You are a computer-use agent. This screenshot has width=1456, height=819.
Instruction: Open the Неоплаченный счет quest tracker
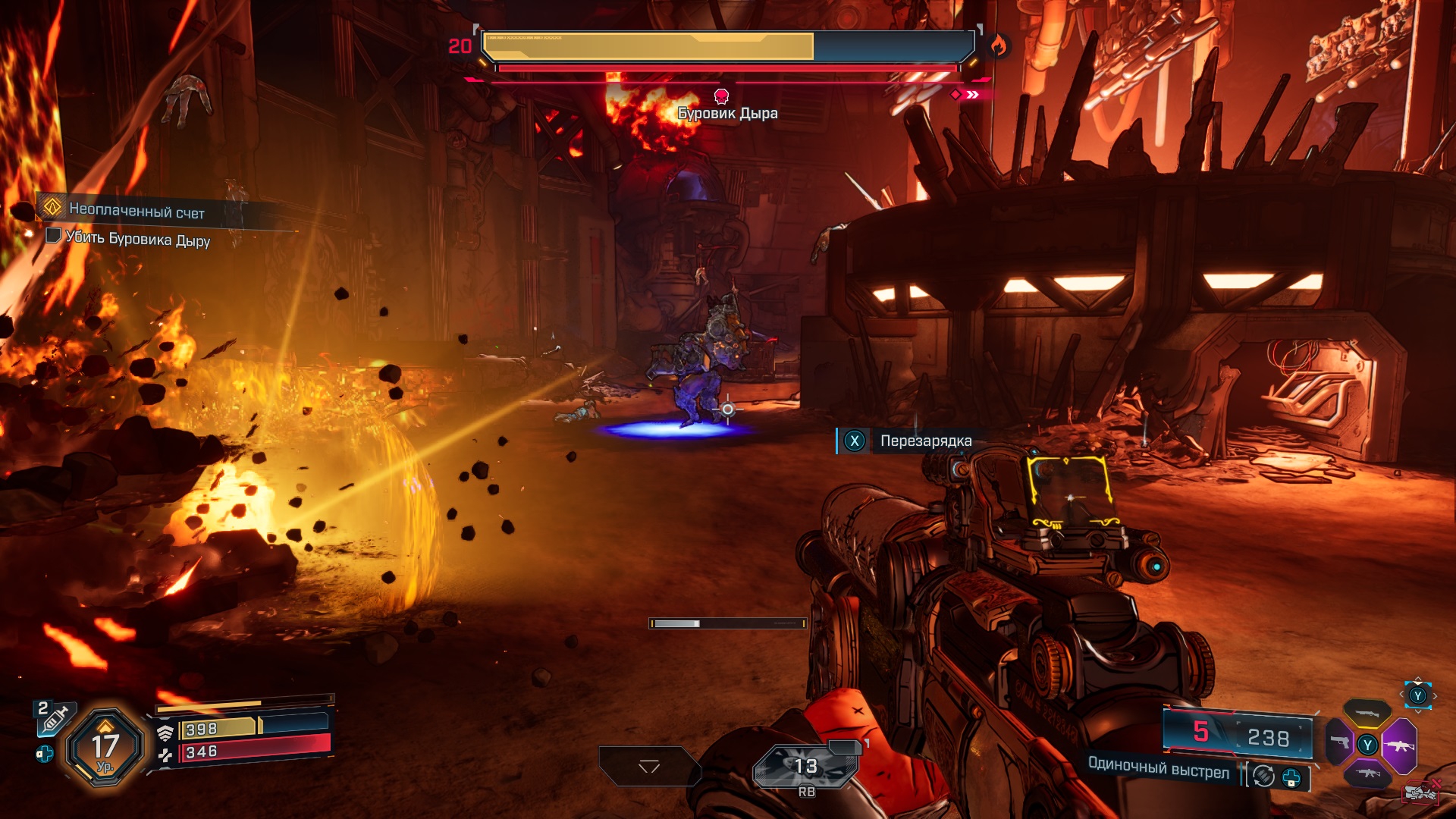click(x=136, y=210)
